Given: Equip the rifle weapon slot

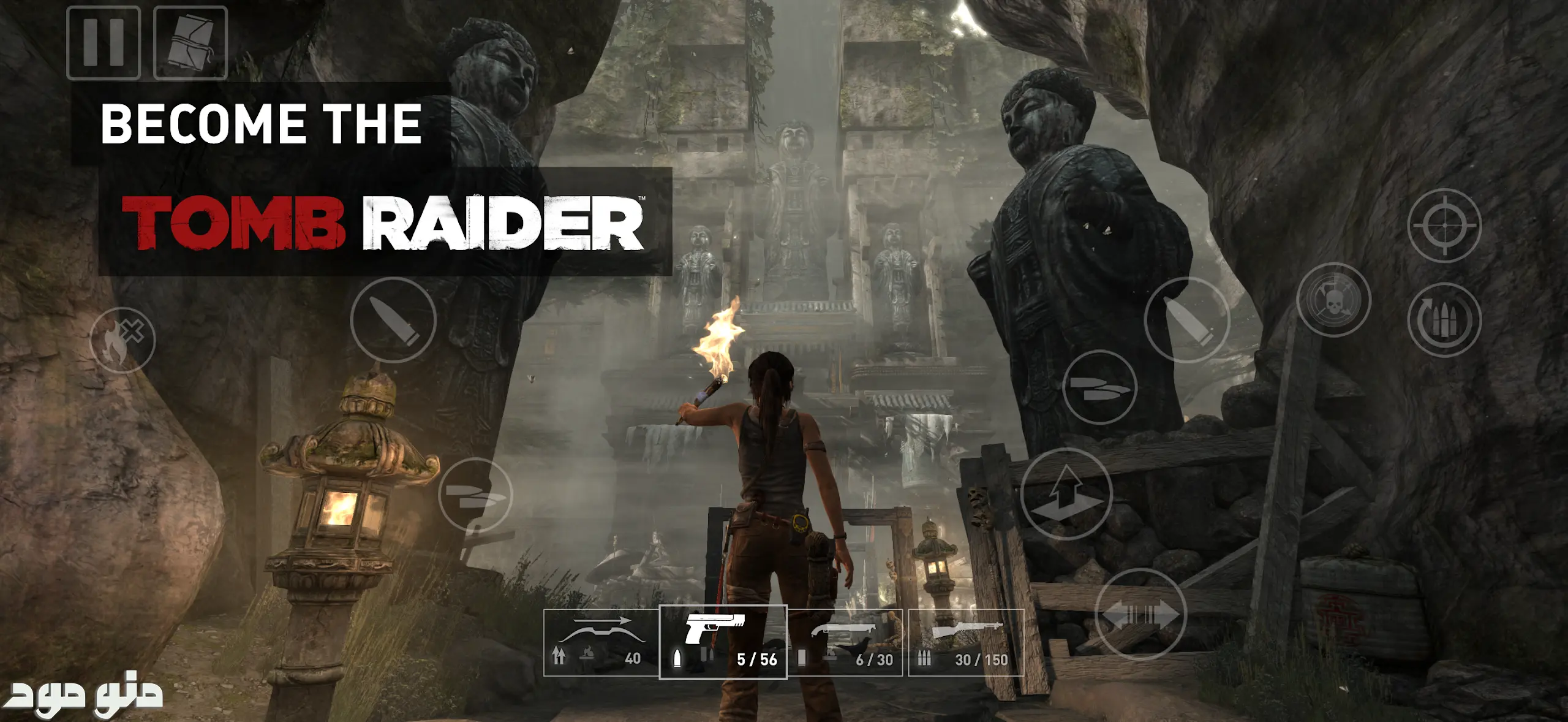Looking at the screenshot, I should [x=966, y=642].
